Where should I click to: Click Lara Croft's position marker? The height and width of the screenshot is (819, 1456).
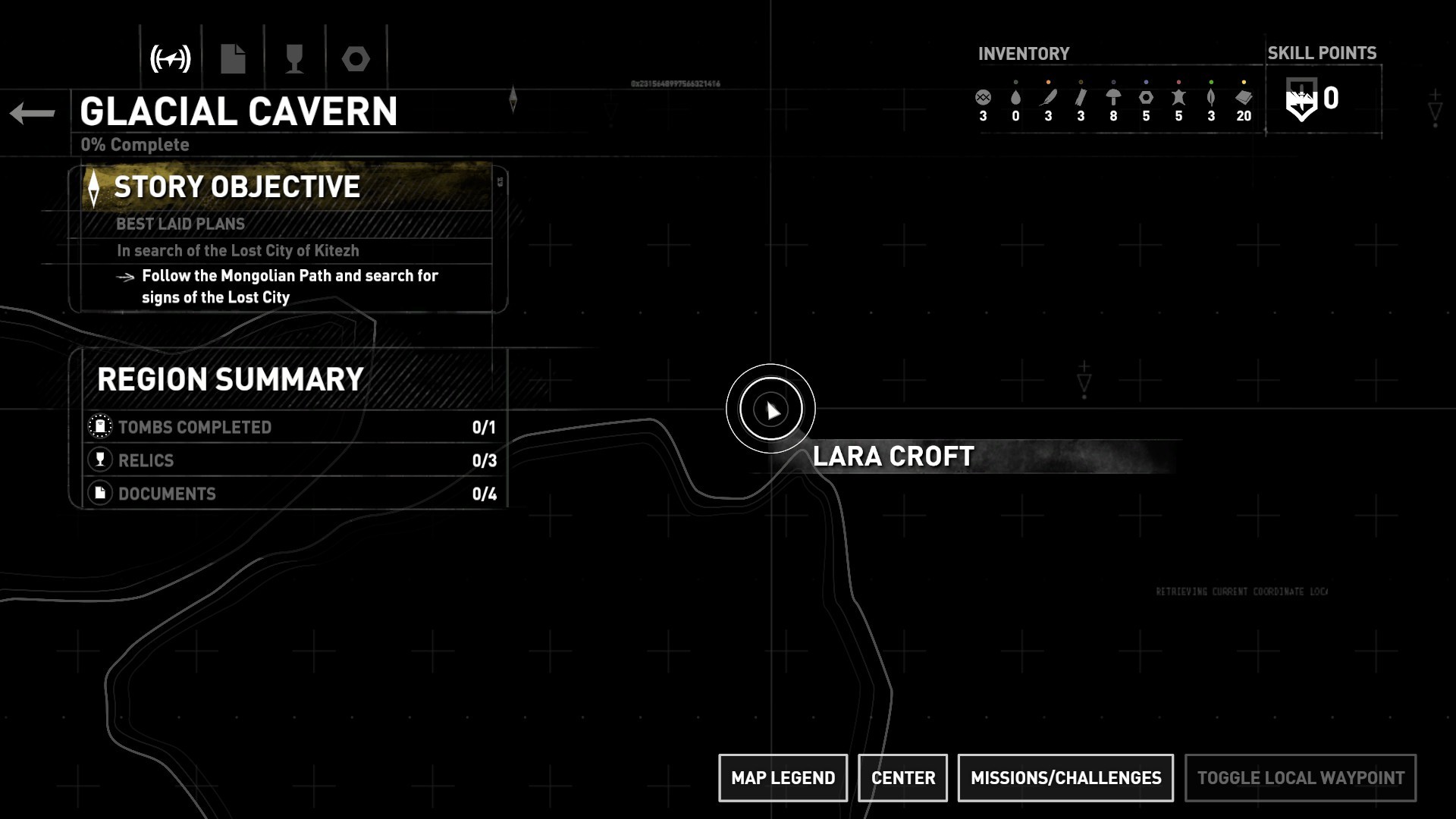click(x=770, y=409)
